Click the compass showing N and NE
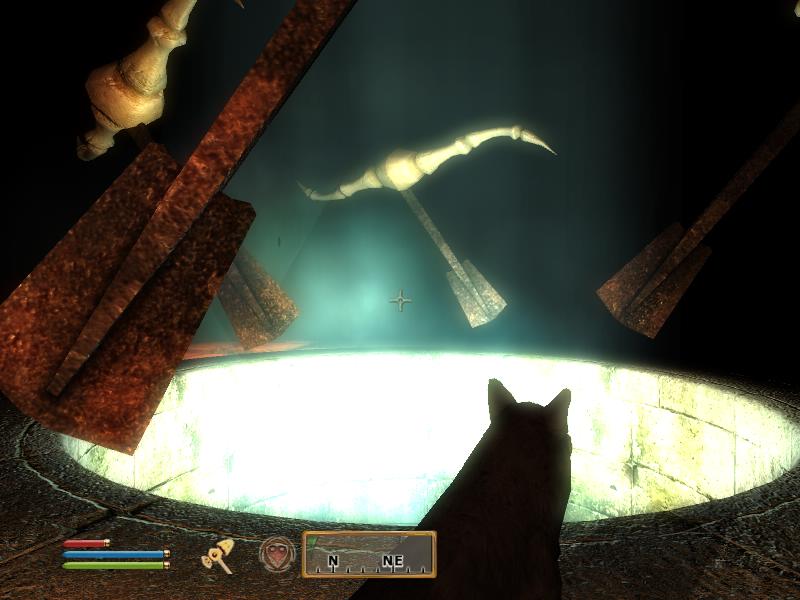Viewport: 800px width, 600px height. [369, 554]
